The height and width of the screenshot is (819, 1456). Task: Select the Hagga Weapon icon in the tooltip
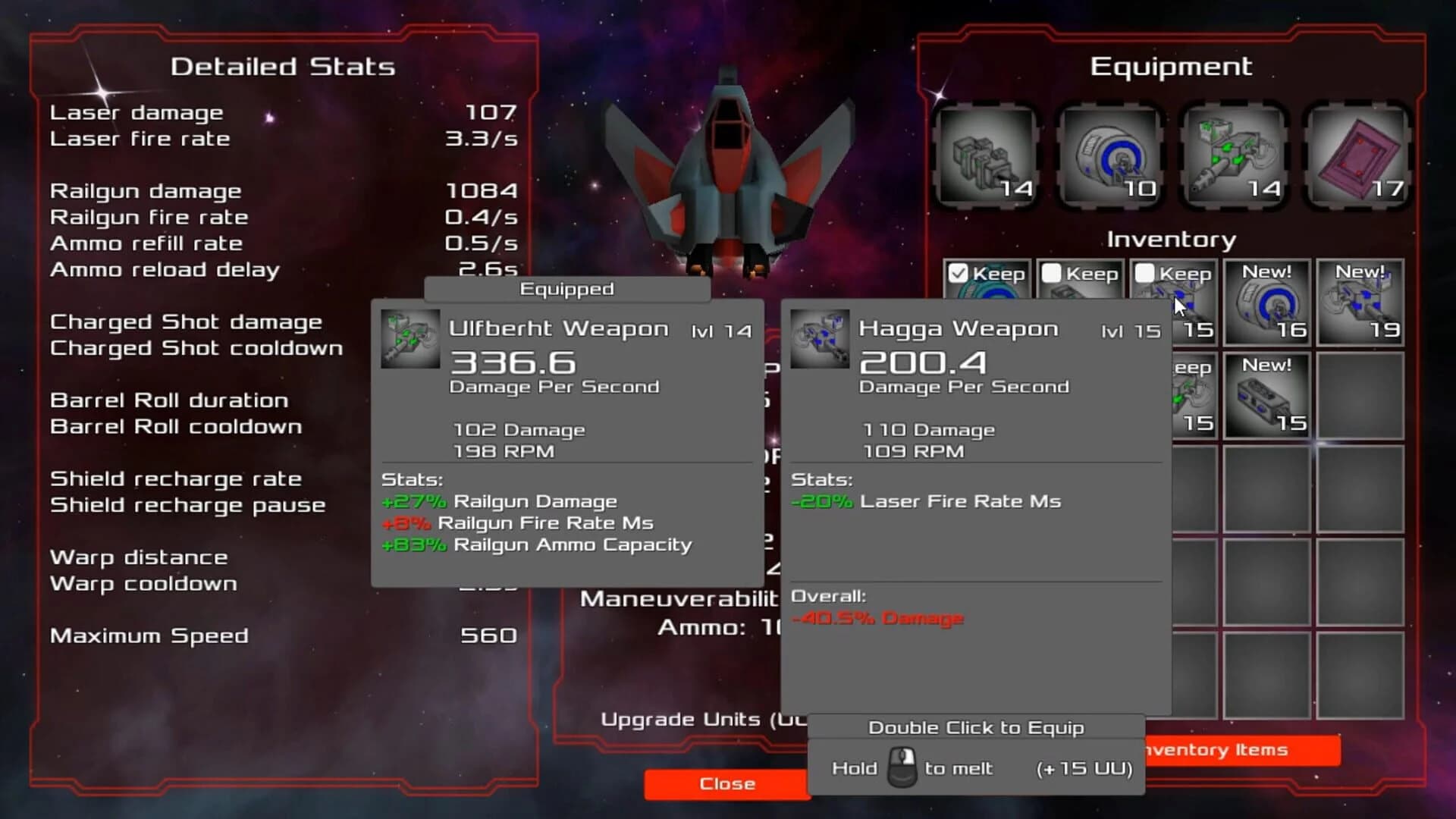click(x=821, y=339)
